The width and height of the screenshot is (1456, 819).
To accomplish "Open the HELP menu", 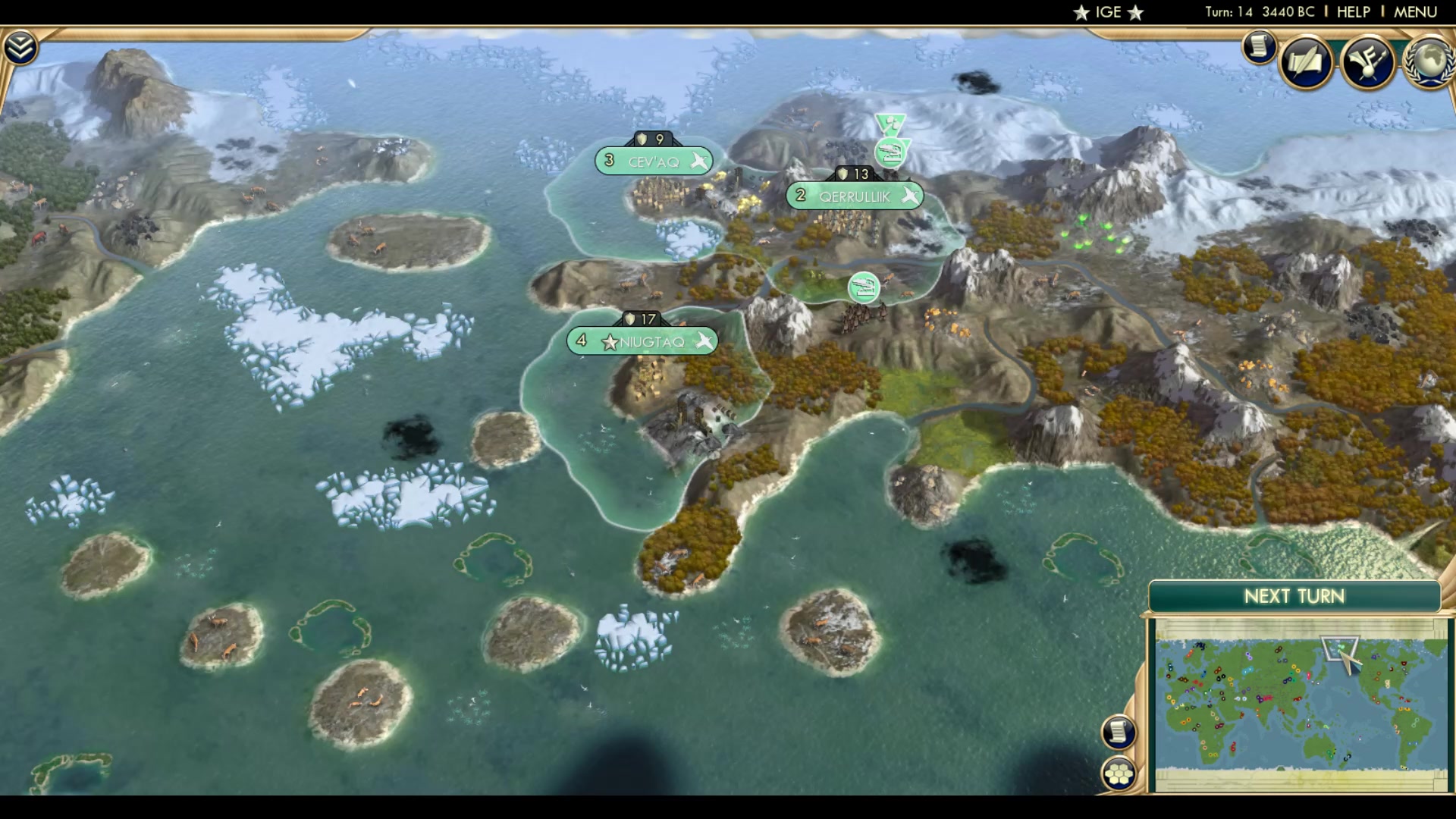I will pyautogui.click(x=1353, y=11).
